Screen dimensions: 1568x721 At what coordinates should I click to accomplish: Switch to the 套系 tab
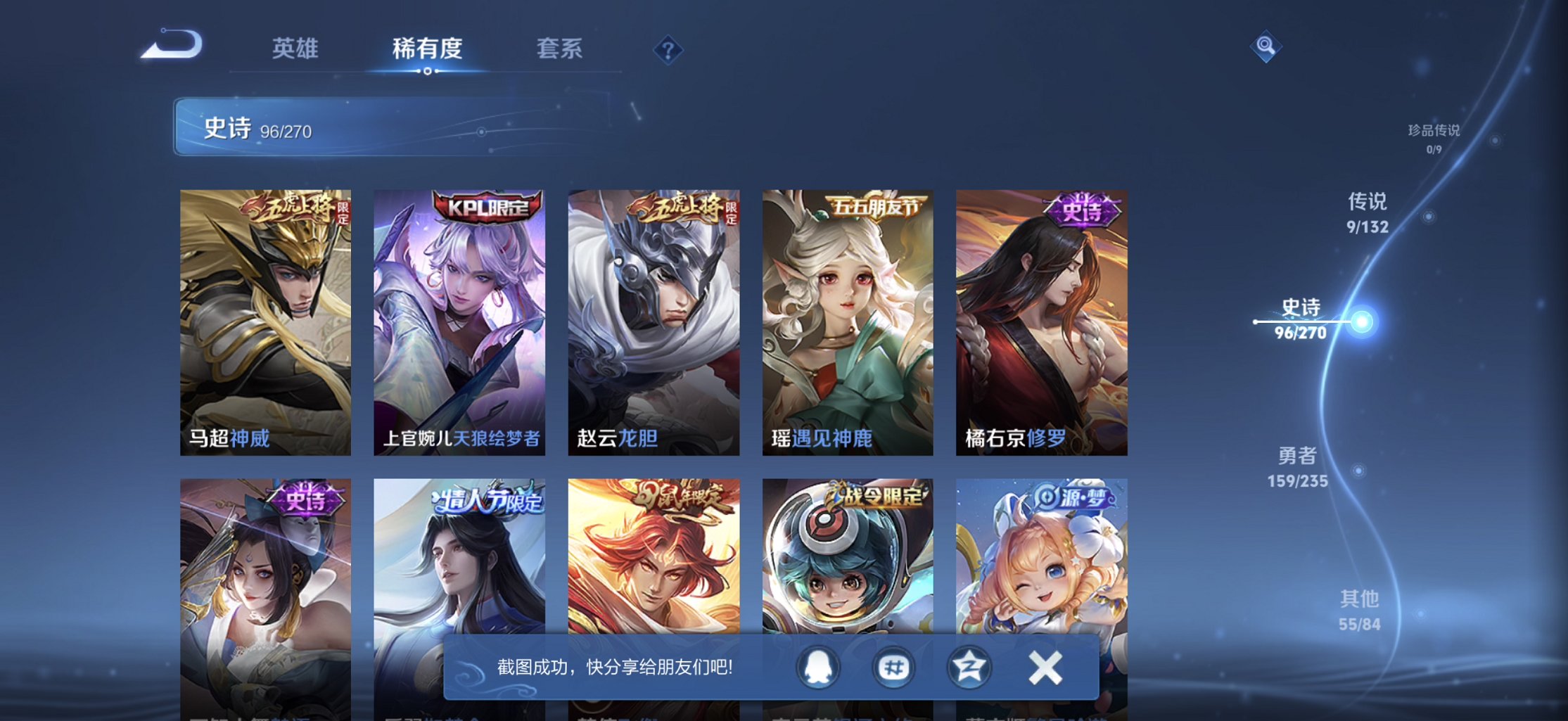(561, 49)
